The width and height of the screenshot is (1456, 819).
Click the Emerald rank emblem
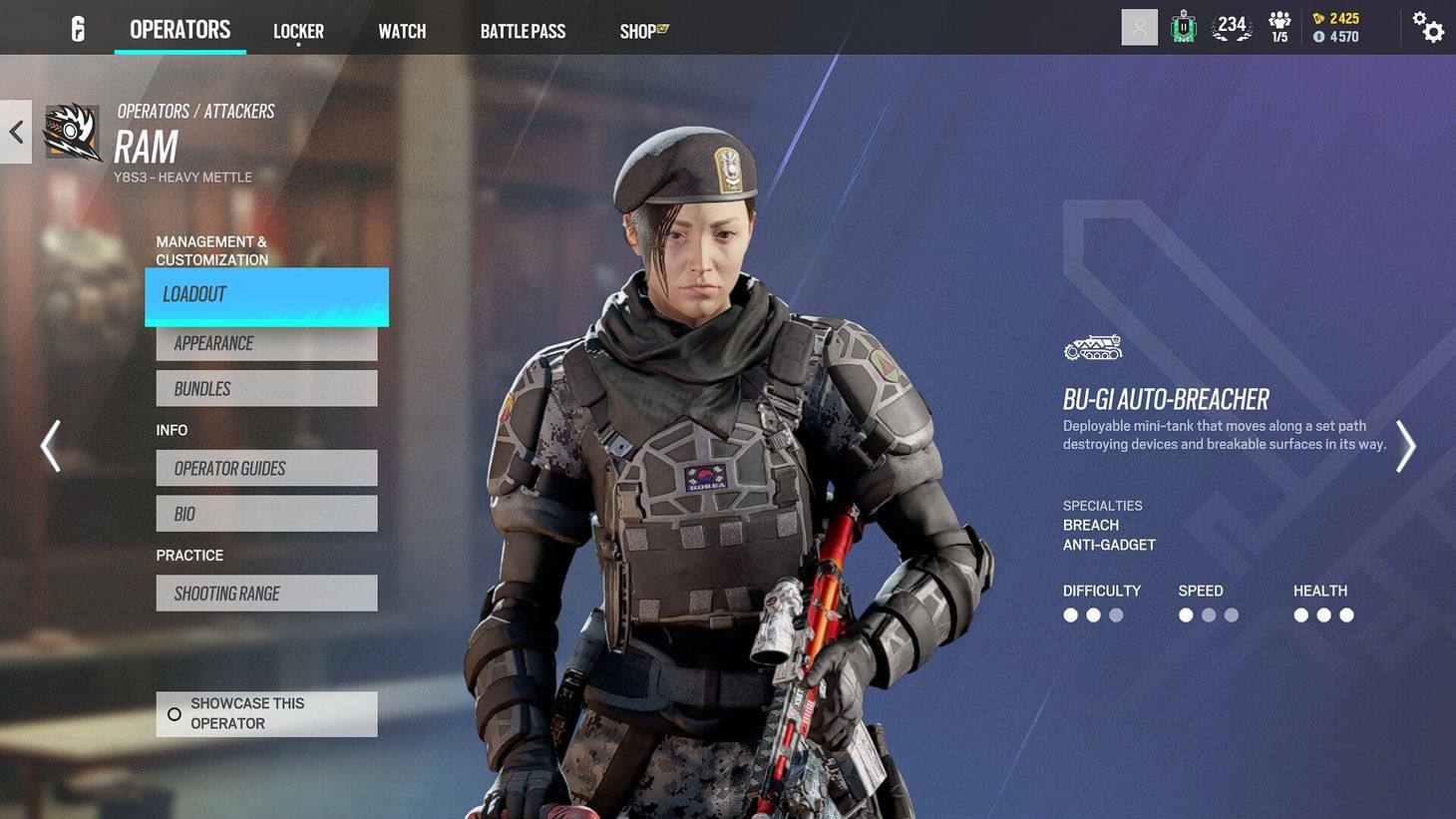pyautogui.click(x=1183, y=27)
